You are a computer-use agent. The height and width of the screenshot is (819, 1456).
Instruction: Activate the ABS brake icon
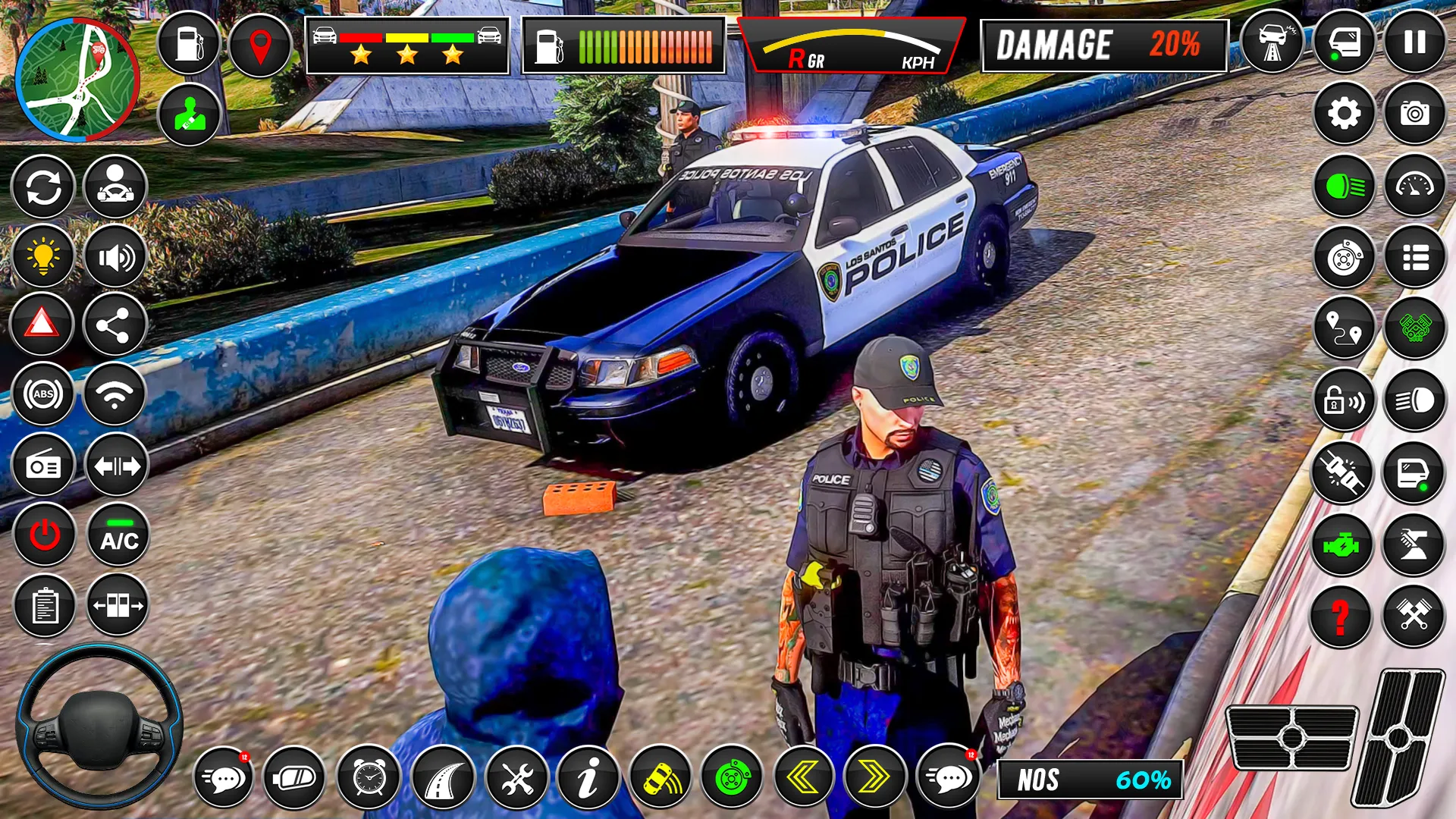click(43, 394)
